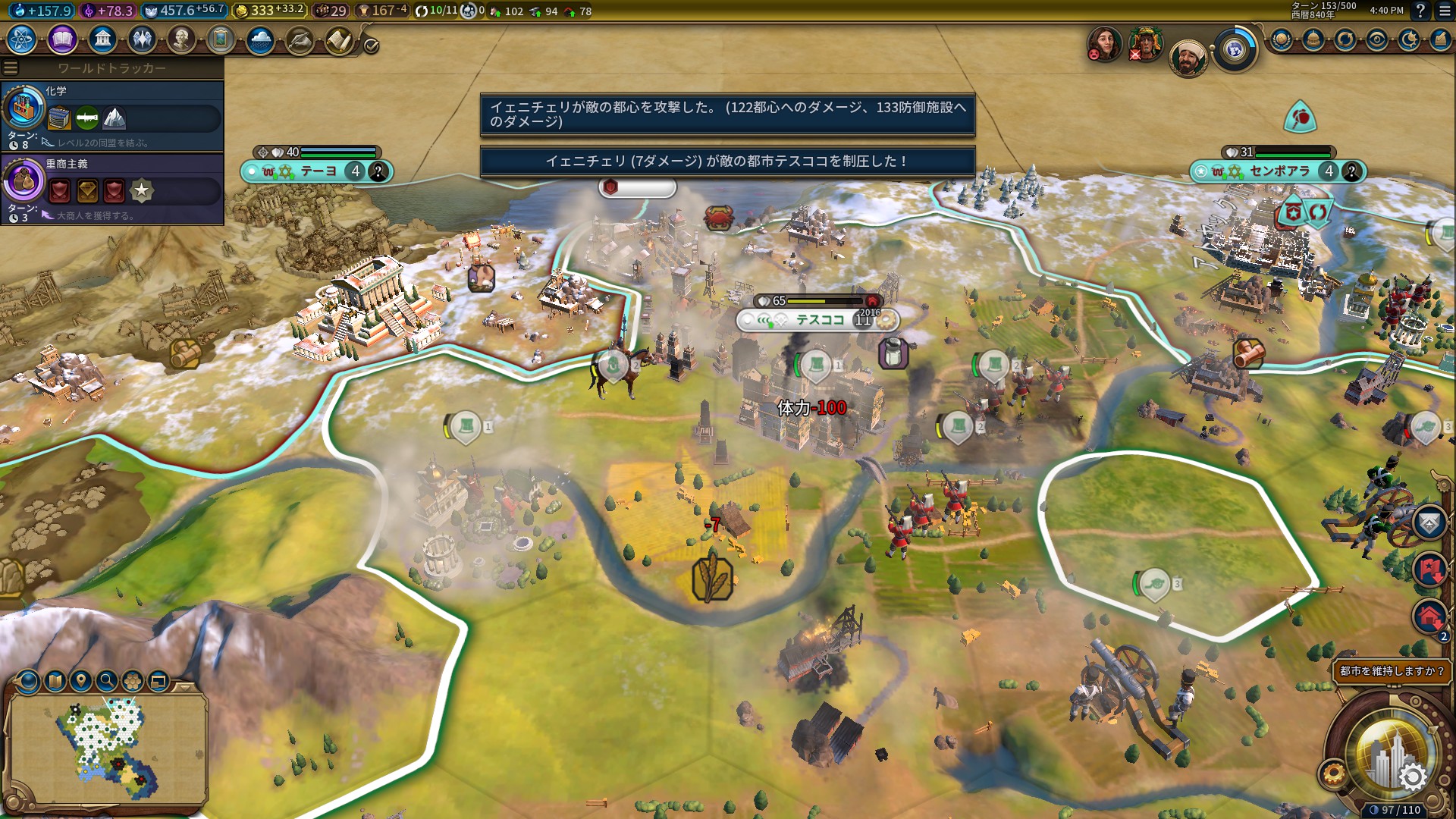Select the 重商主義 civic tracker entry
Screen dimensions: 1456x819
point(112,188)
